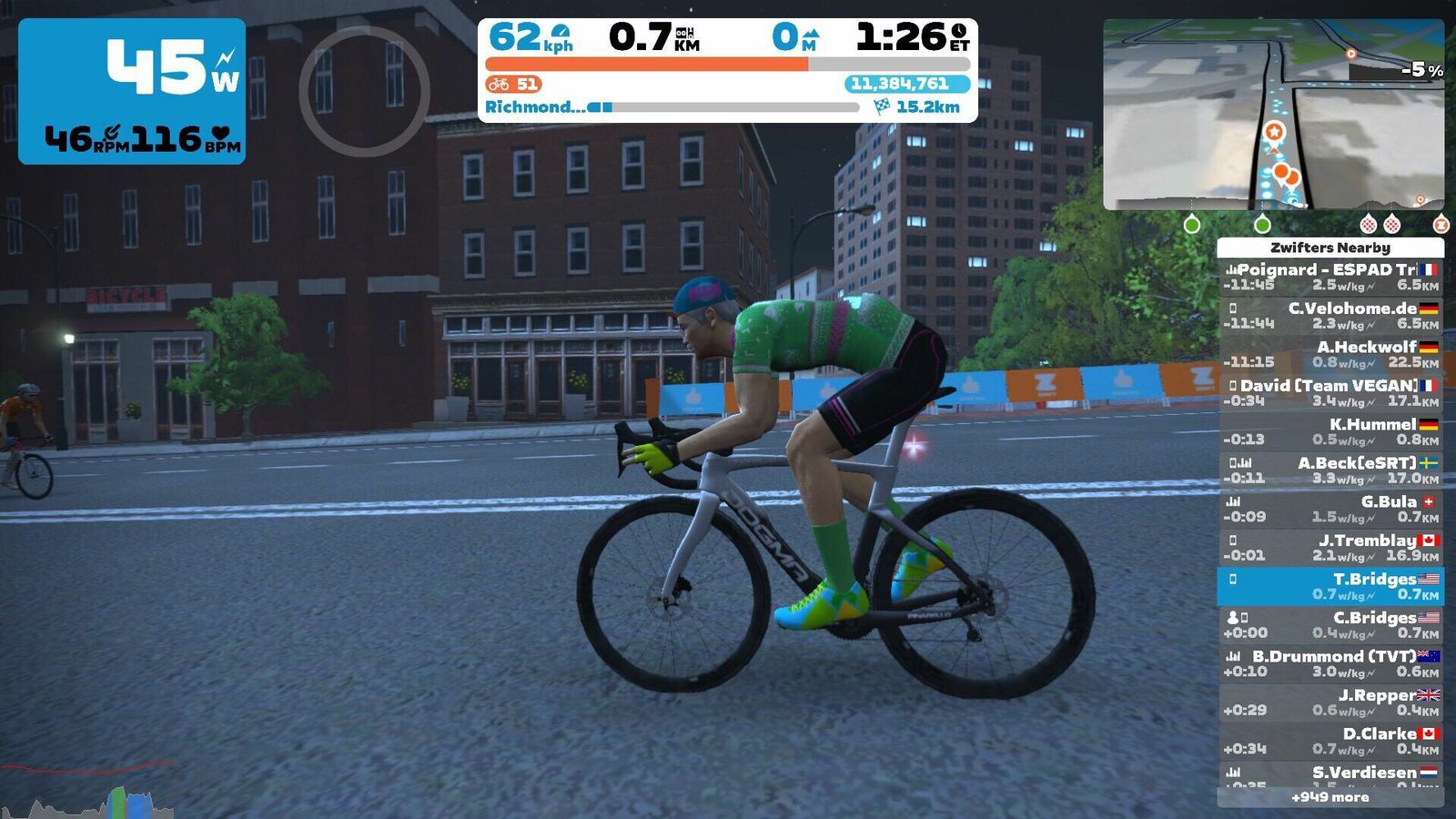
Task: Select the highlighted T.Bridges row
Action: 1330,586
